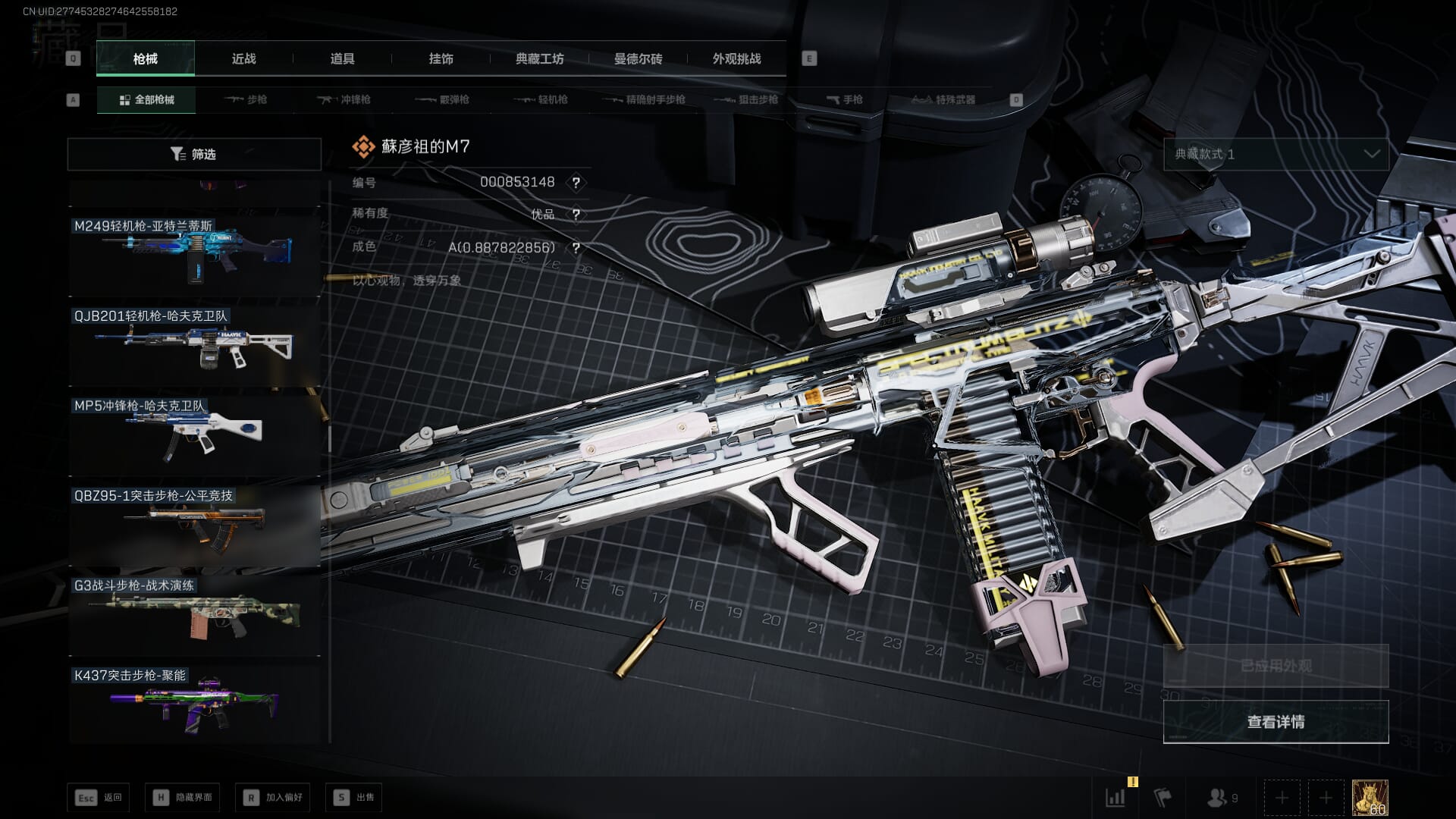The image size is (1456, 819).
Task: Show only 冲锋枪 submachine guns
Action: (345, 99)
